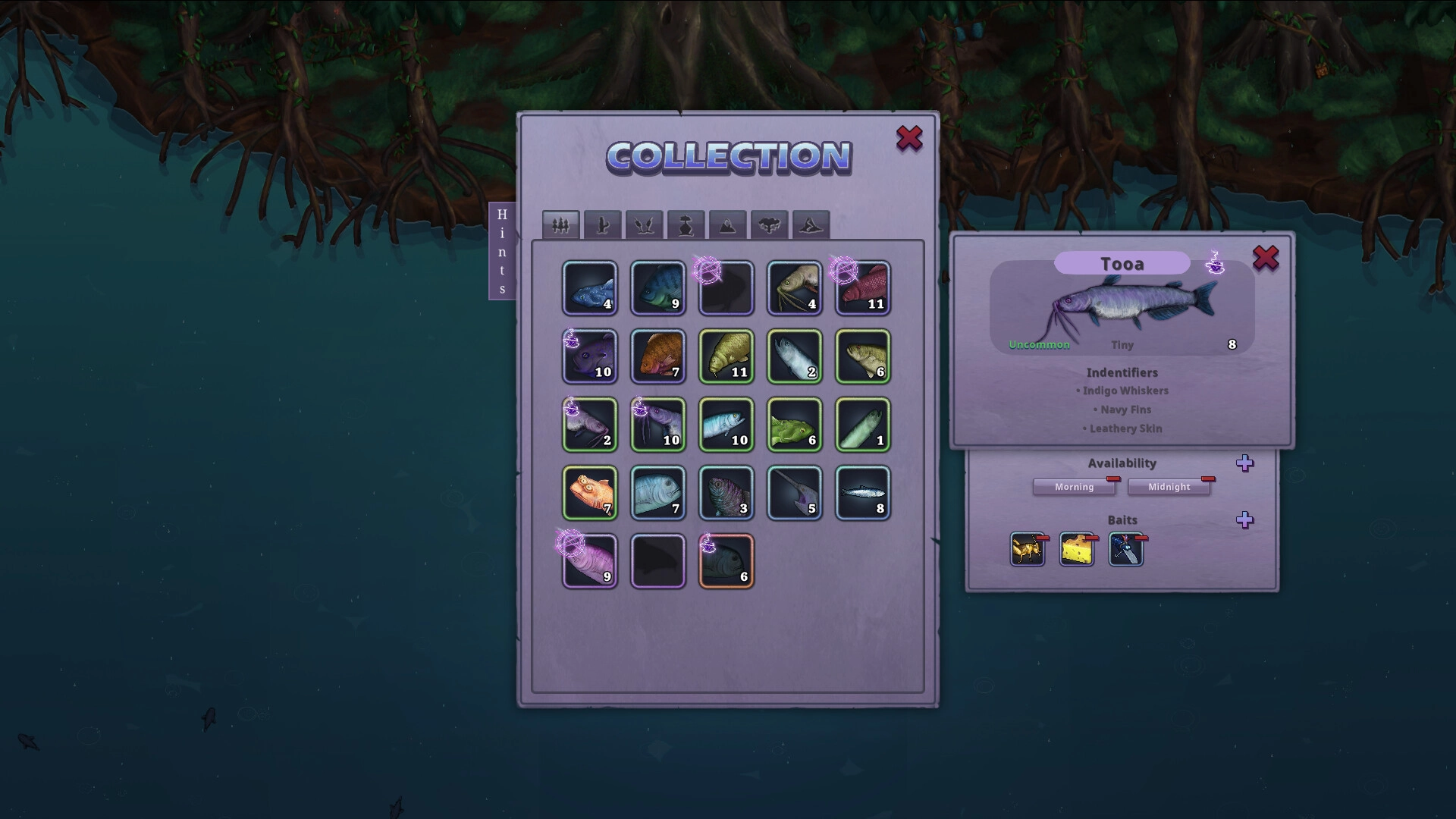Select the cheese bait icon
The width and height of the screenshot is (1456, 819).
coord(1076,550)
